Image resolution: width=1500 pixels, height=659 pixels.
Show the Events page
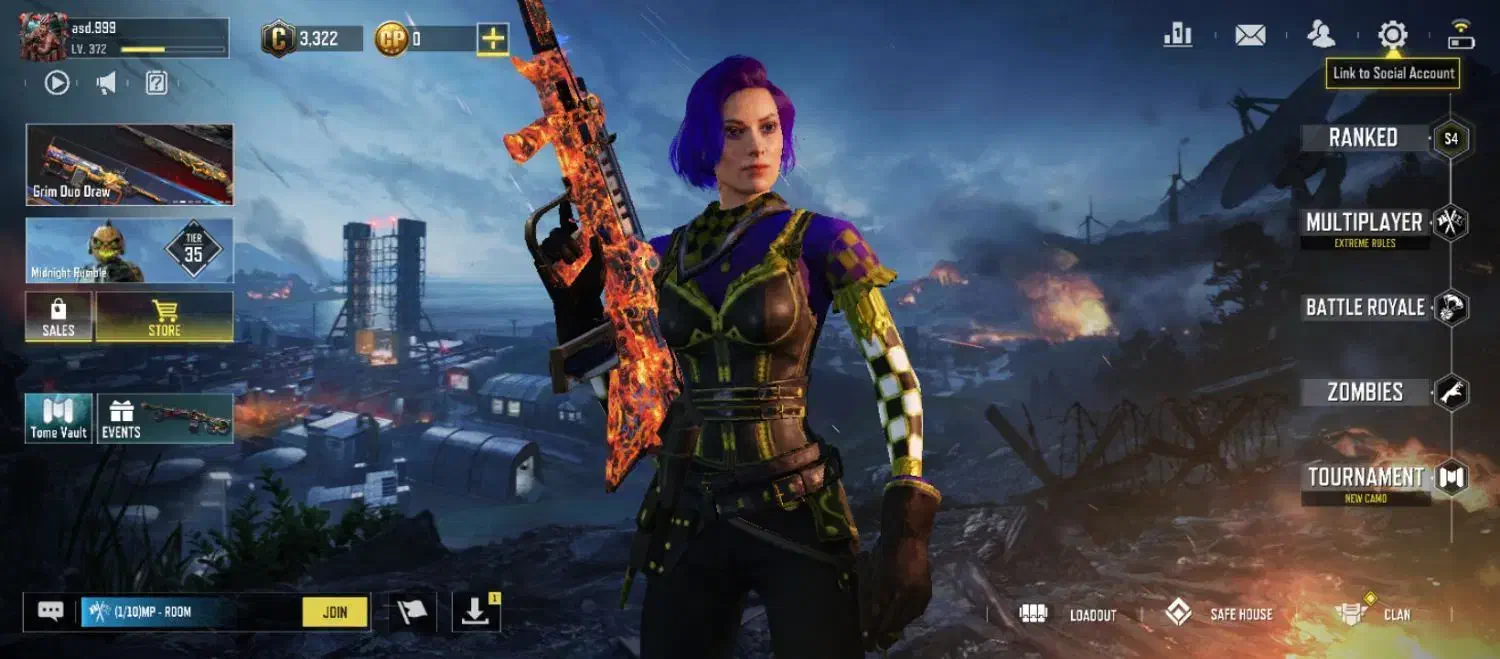166,418
